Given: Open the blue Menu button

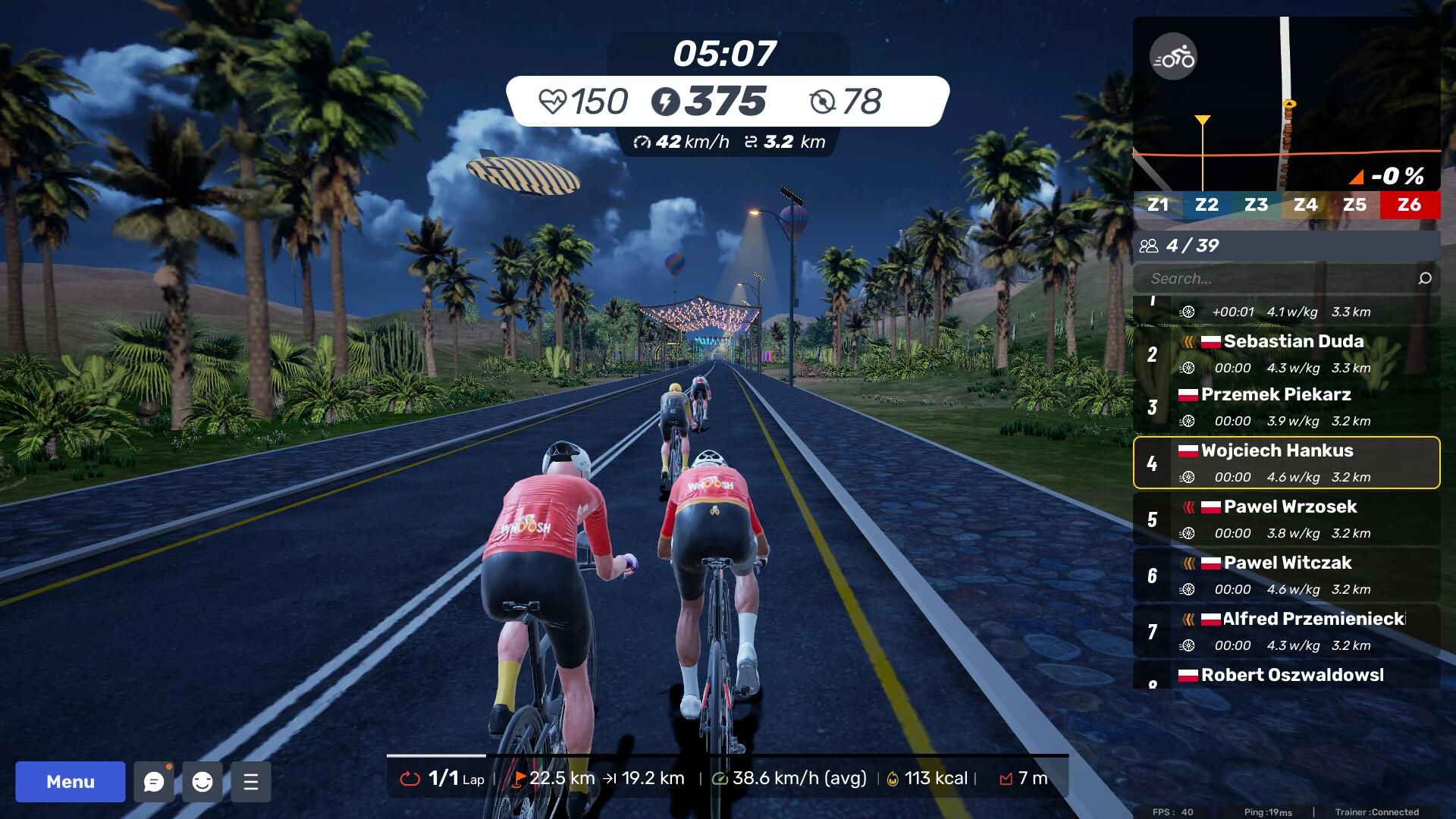Looking at the screenshot, I should point(71,781).
